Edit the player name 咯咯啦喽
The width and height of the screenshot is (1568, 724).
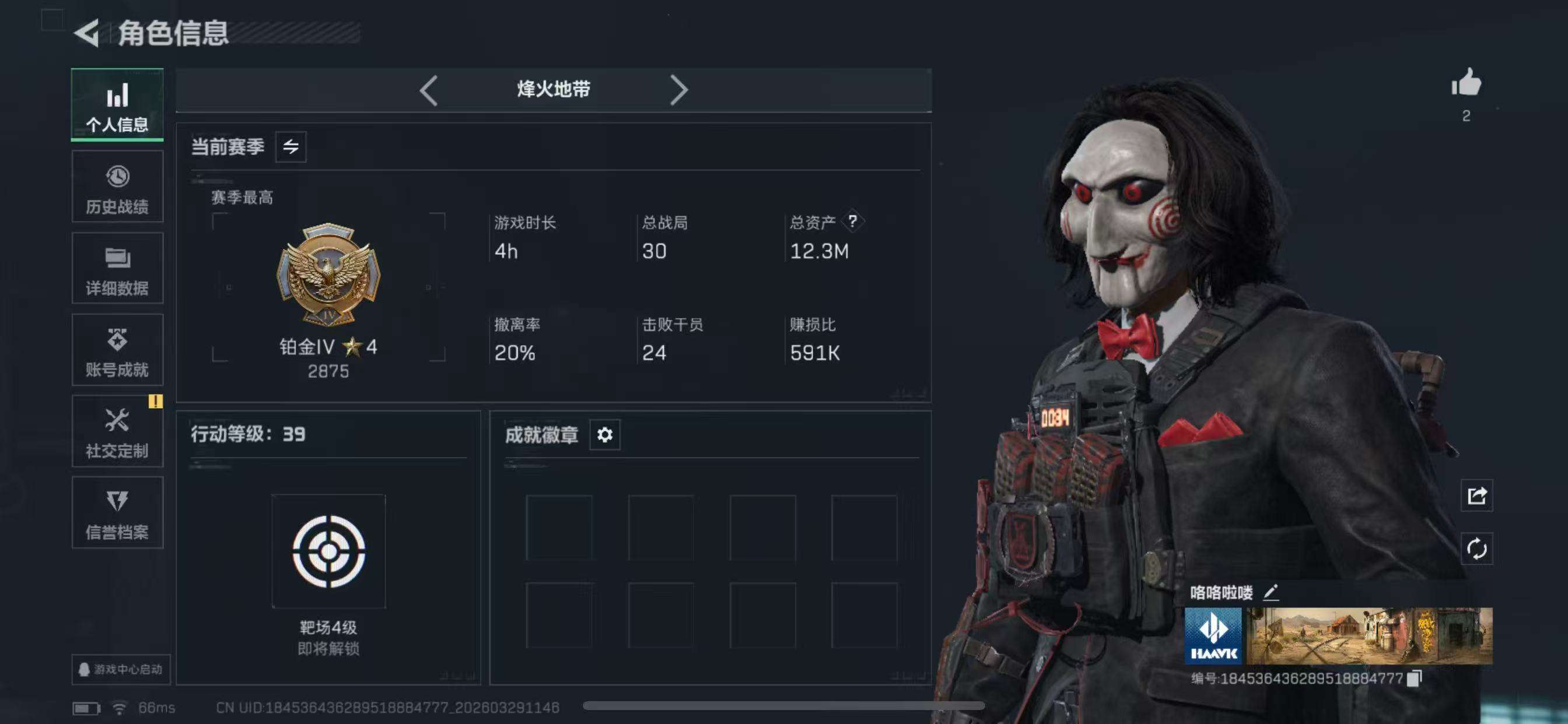click(x=1271, y=592)
